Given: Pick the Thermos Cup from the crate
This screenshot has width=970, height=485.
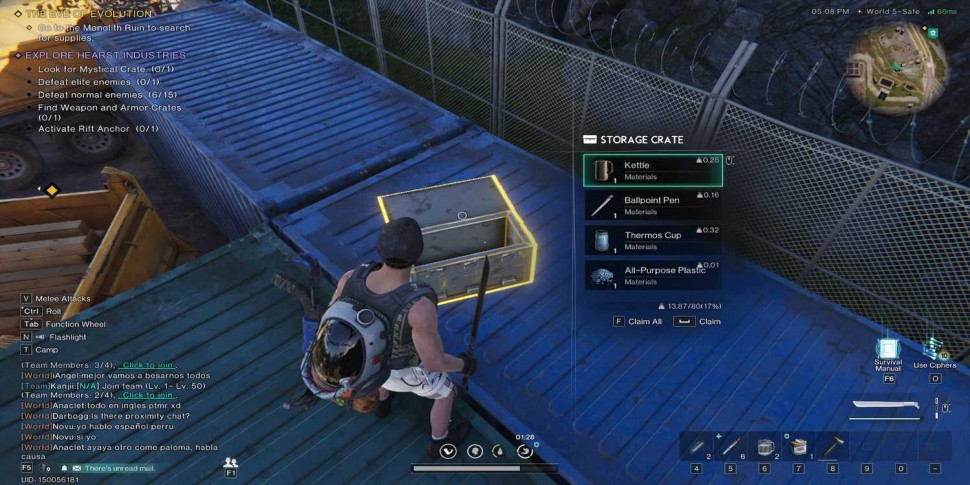Looking at the screenshot, I should click(x=652, y=240).
